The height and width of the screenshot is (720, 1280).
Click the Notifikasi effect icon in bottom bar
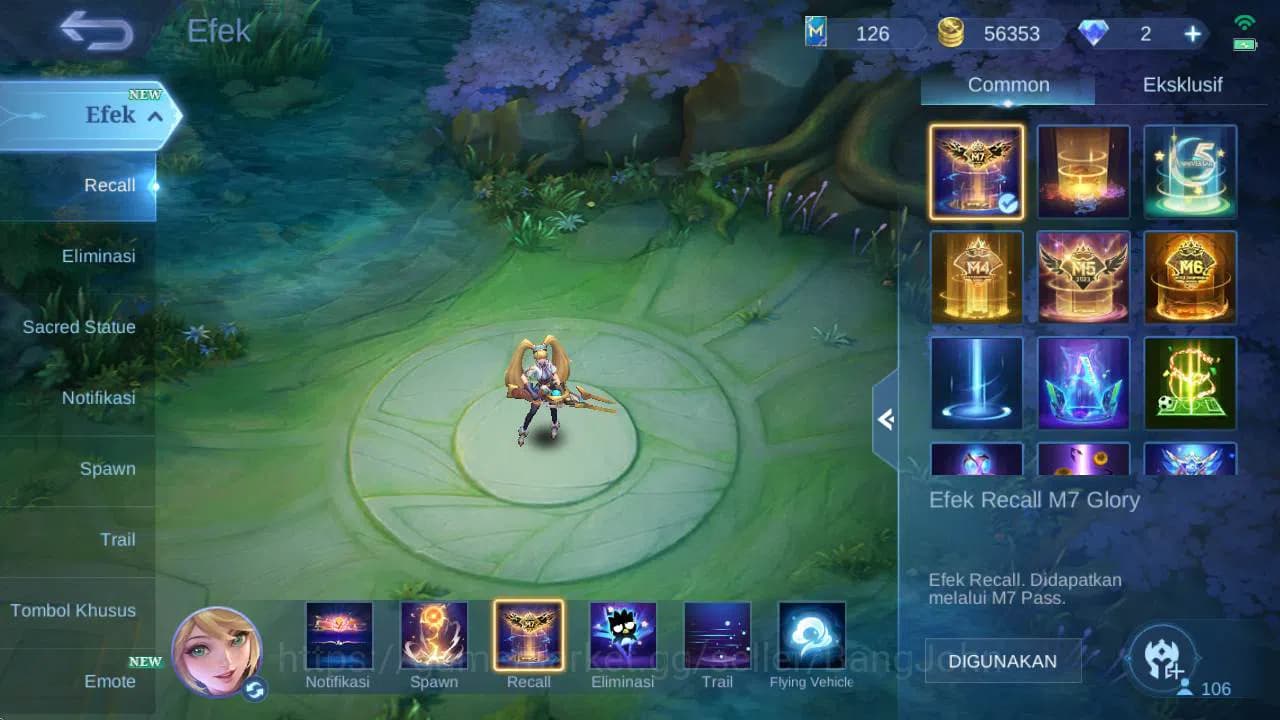(339, 634)
